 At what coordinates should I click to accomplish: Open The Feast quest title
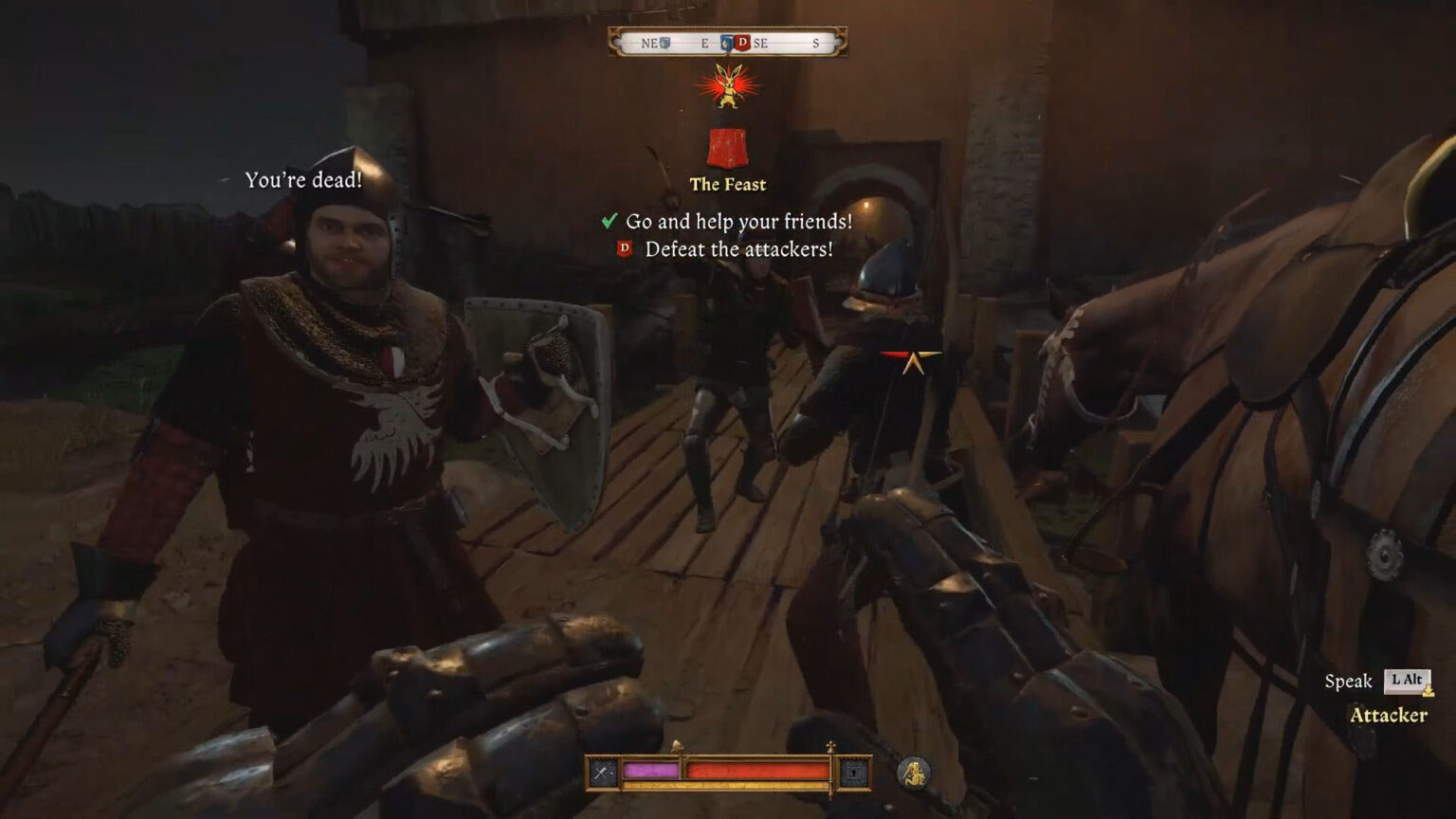click(x=729, y=186)
